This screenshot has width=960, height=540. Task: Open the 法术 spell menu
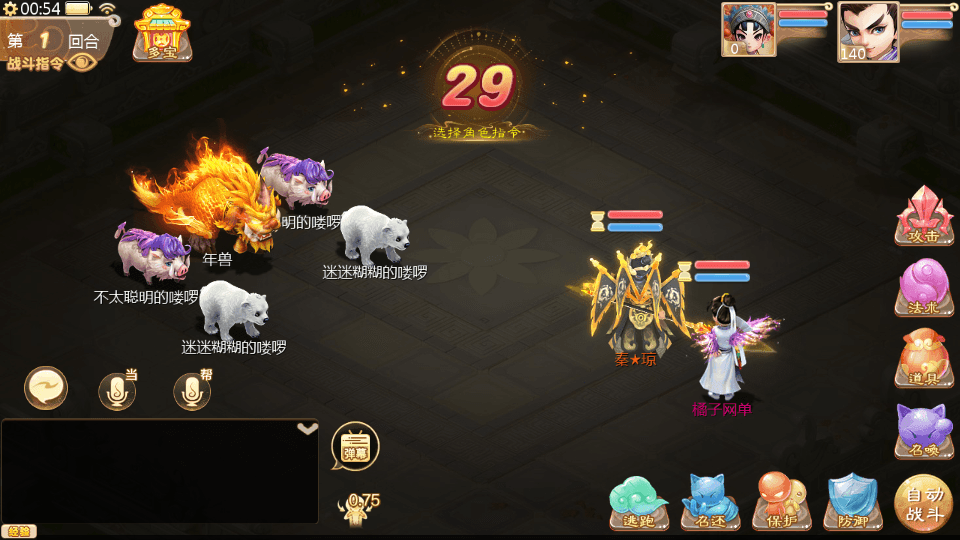pos(923,288)
